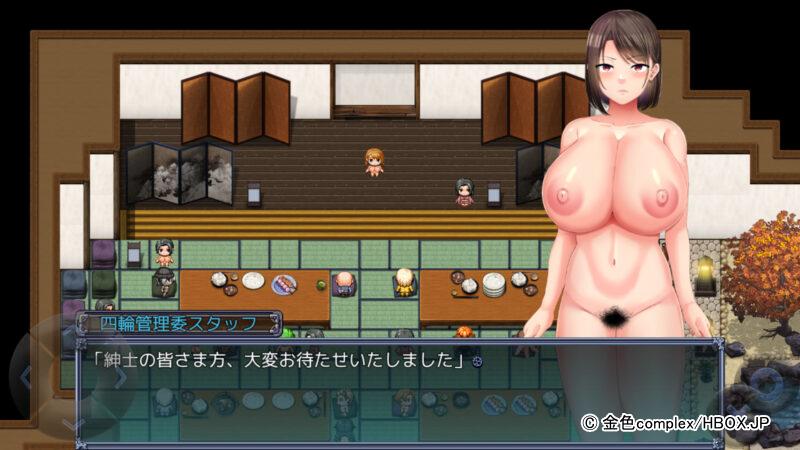Advance the dialogue message box
The height and width of the screenshot is (450, 800).
[400, 383]
